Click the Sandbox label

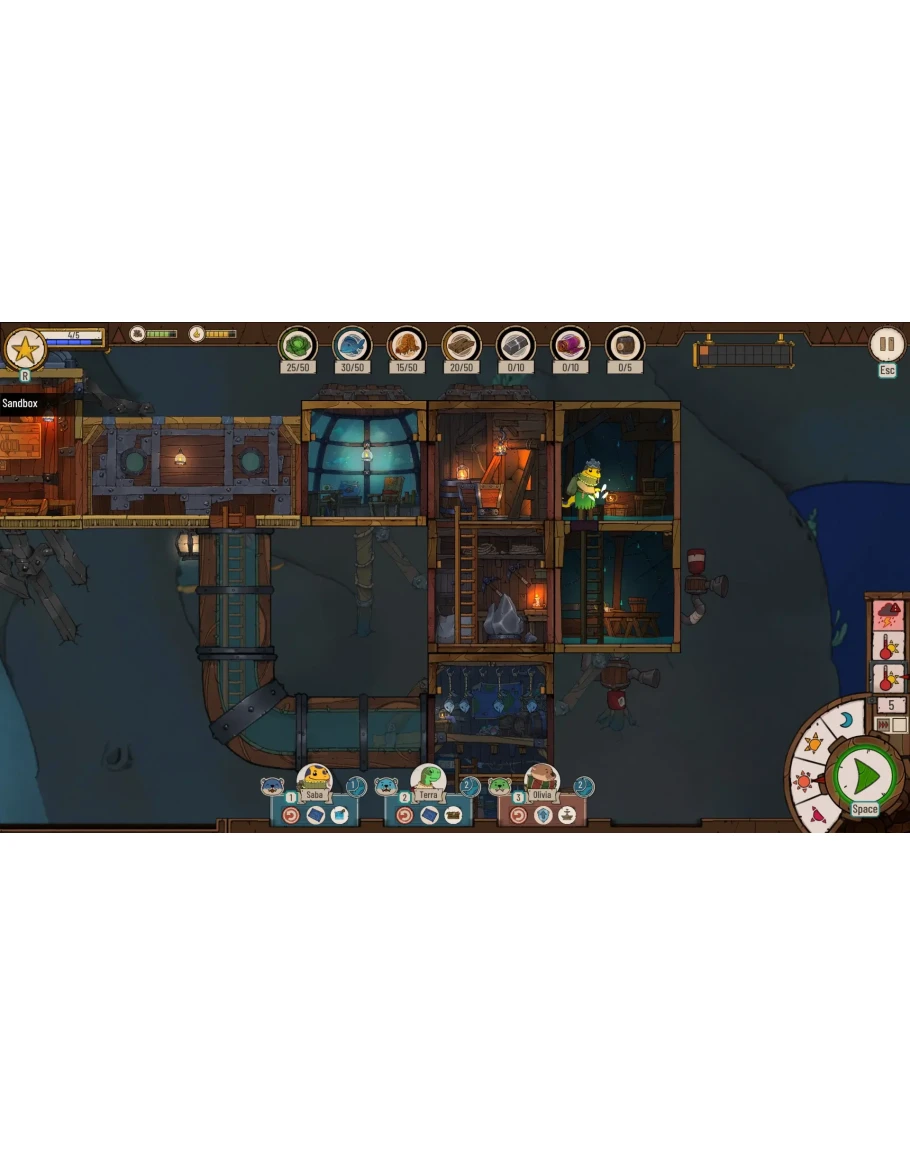pyautogui.click(x=20, y=403)
